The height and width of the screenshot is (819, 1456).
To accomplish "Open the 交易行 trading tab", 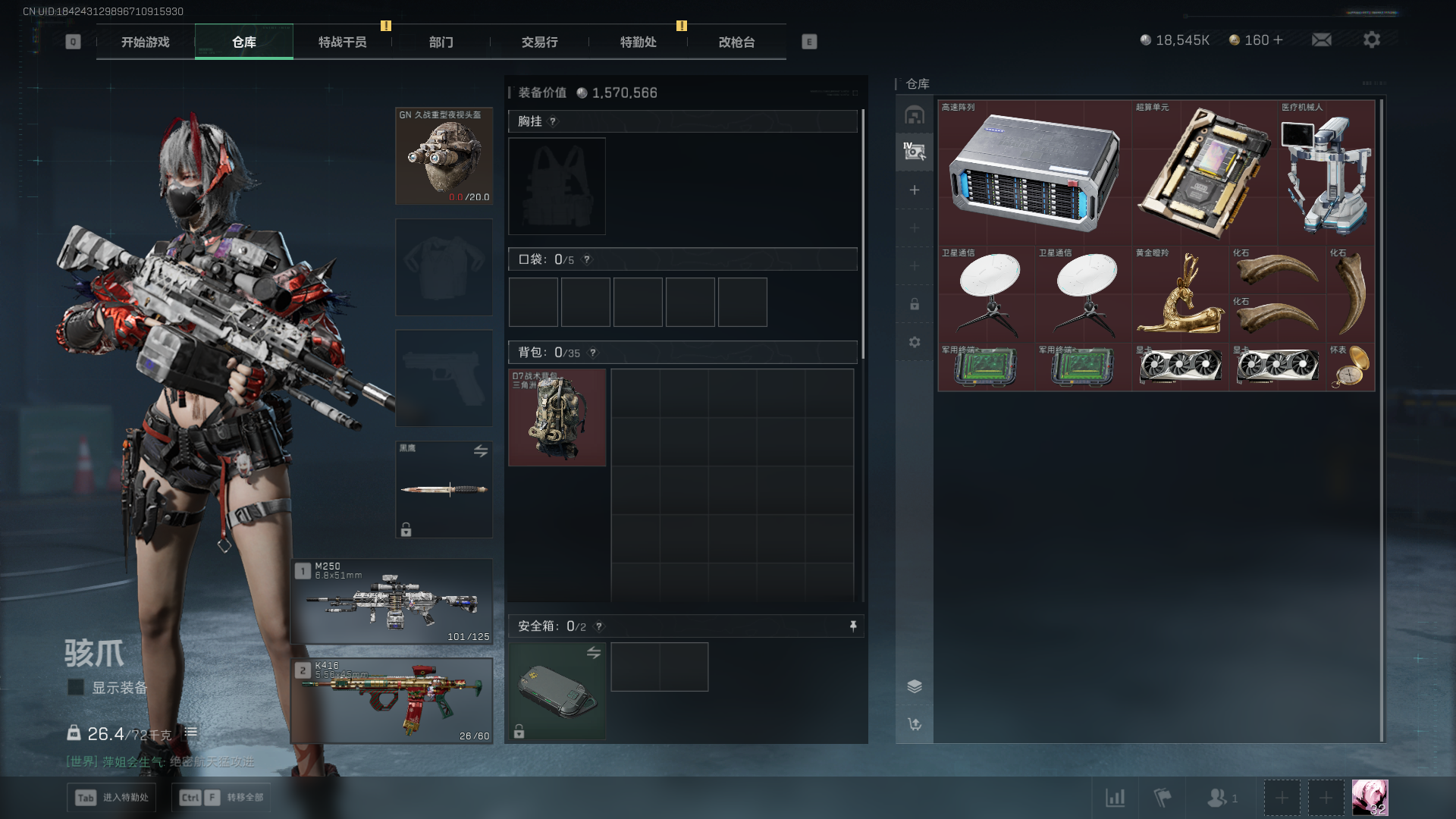I will tap(539, 42).
